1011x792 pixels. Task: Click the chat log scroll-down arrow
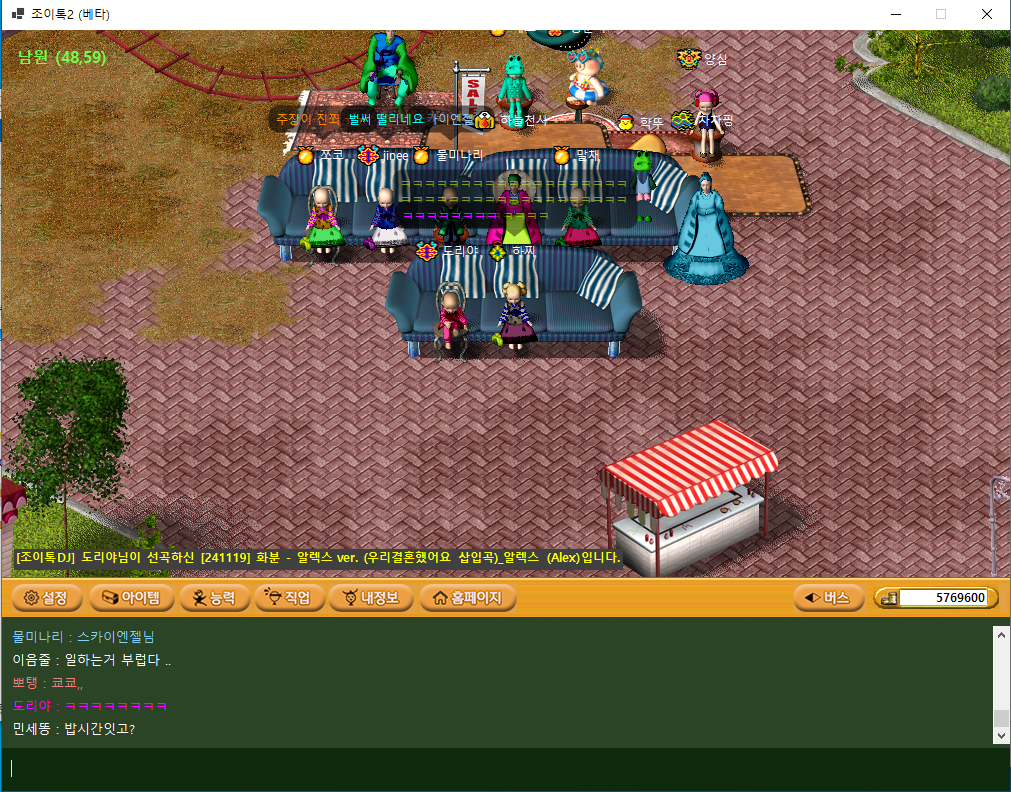(1002, 735)
